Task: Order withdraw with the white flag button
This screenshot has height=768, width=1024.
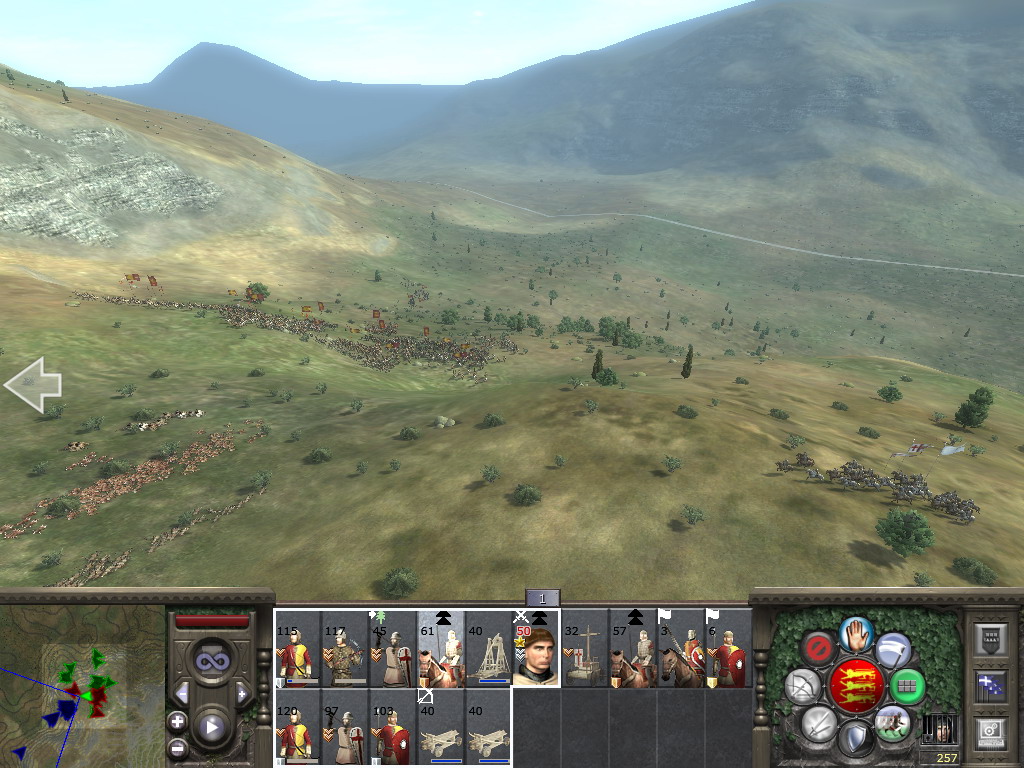Action: [x=892, y=650]
